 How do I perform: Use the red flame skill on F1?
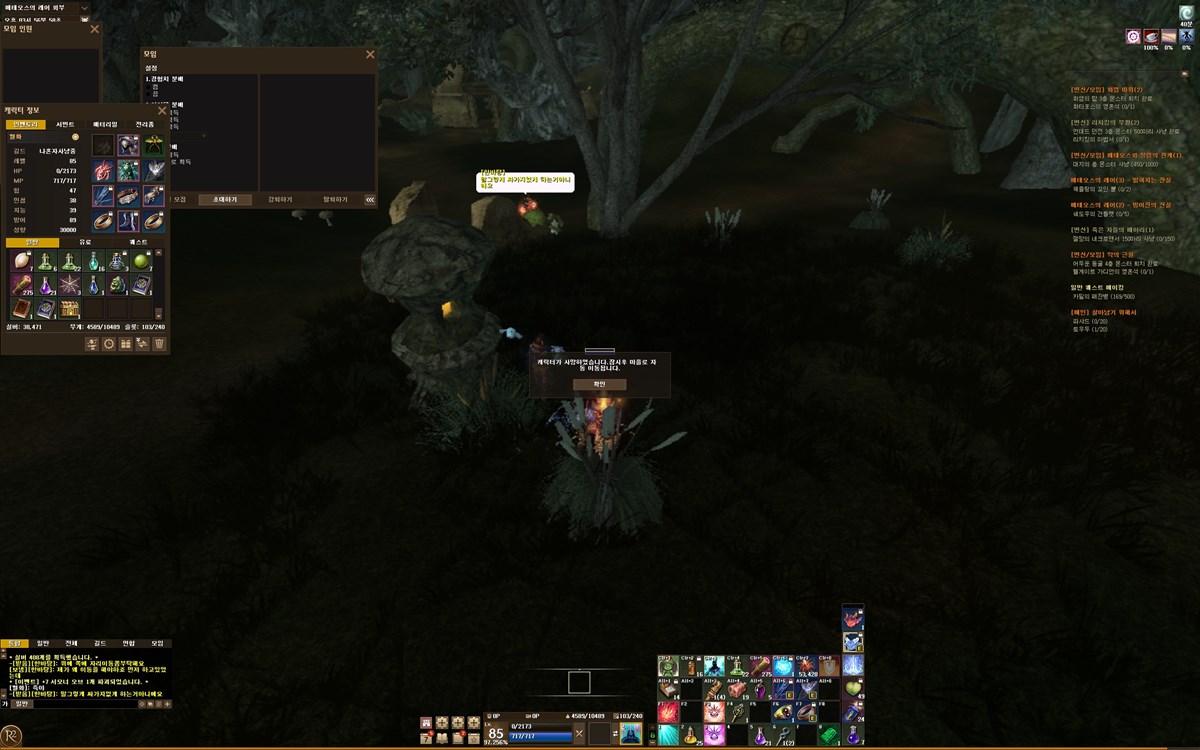667,712
